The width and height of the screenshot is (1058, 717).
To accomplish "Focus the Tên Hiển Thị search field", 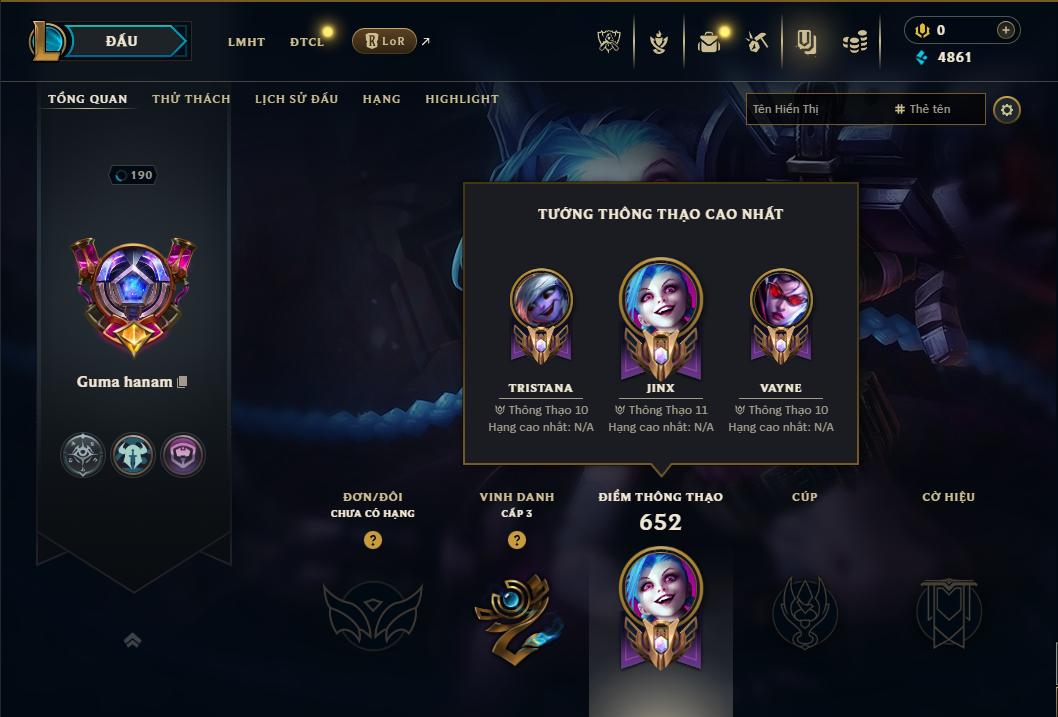I will [815, 109].
